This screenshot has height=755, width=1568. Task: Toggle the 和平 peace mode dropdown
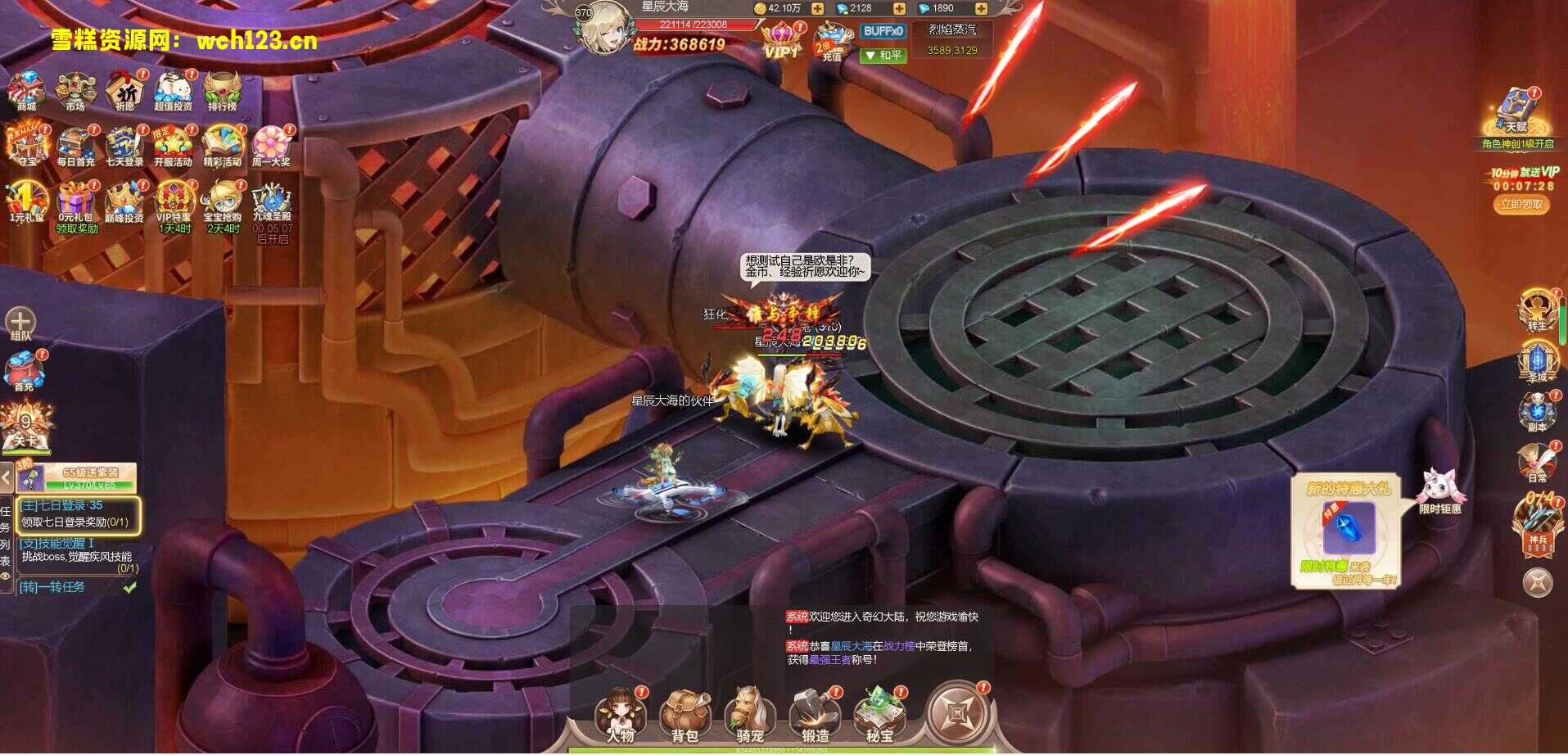coord(883,55)
